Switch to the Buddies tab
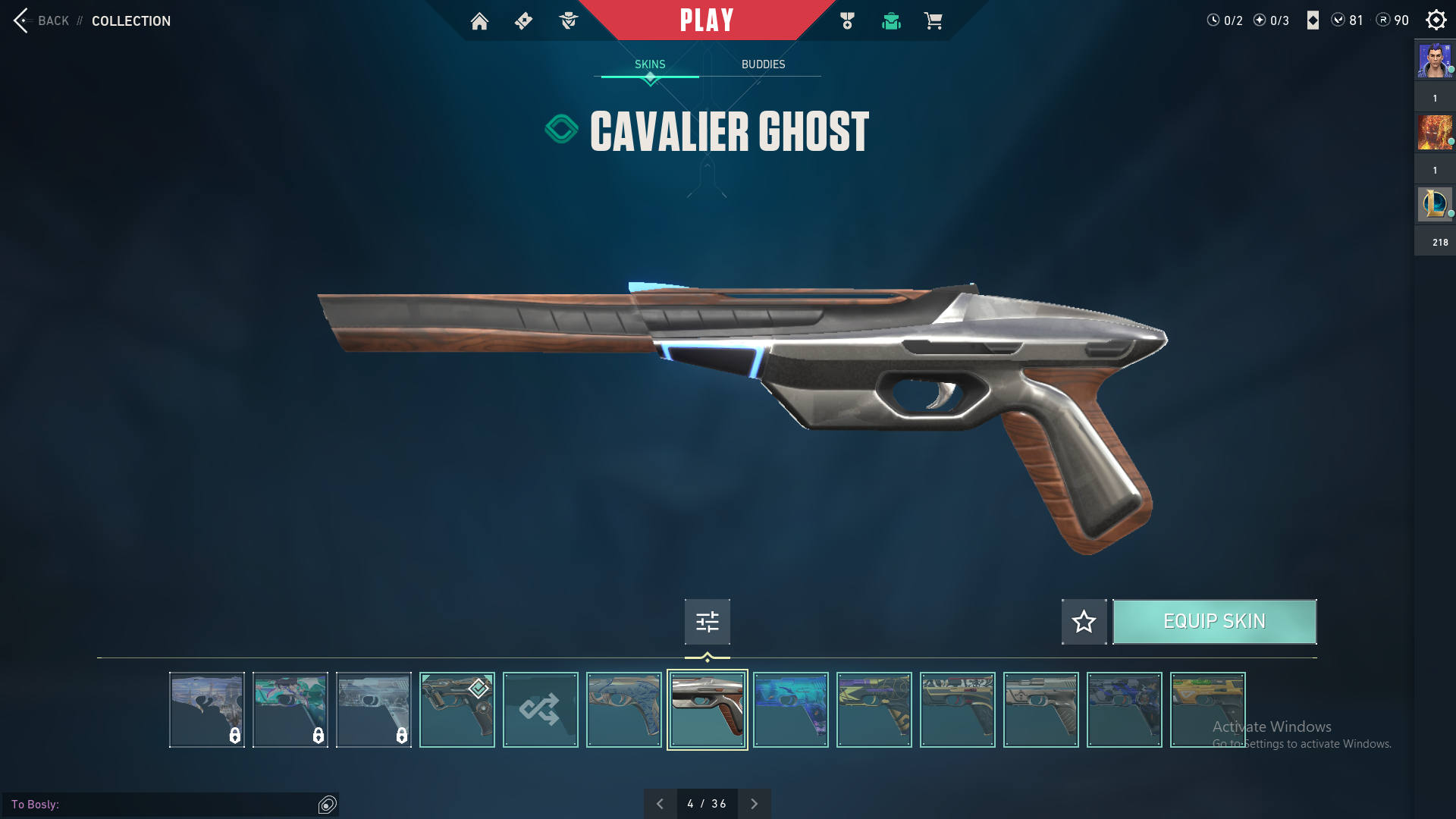The height and width of the screenshot is (819, 1456). [x=763, y=64]
